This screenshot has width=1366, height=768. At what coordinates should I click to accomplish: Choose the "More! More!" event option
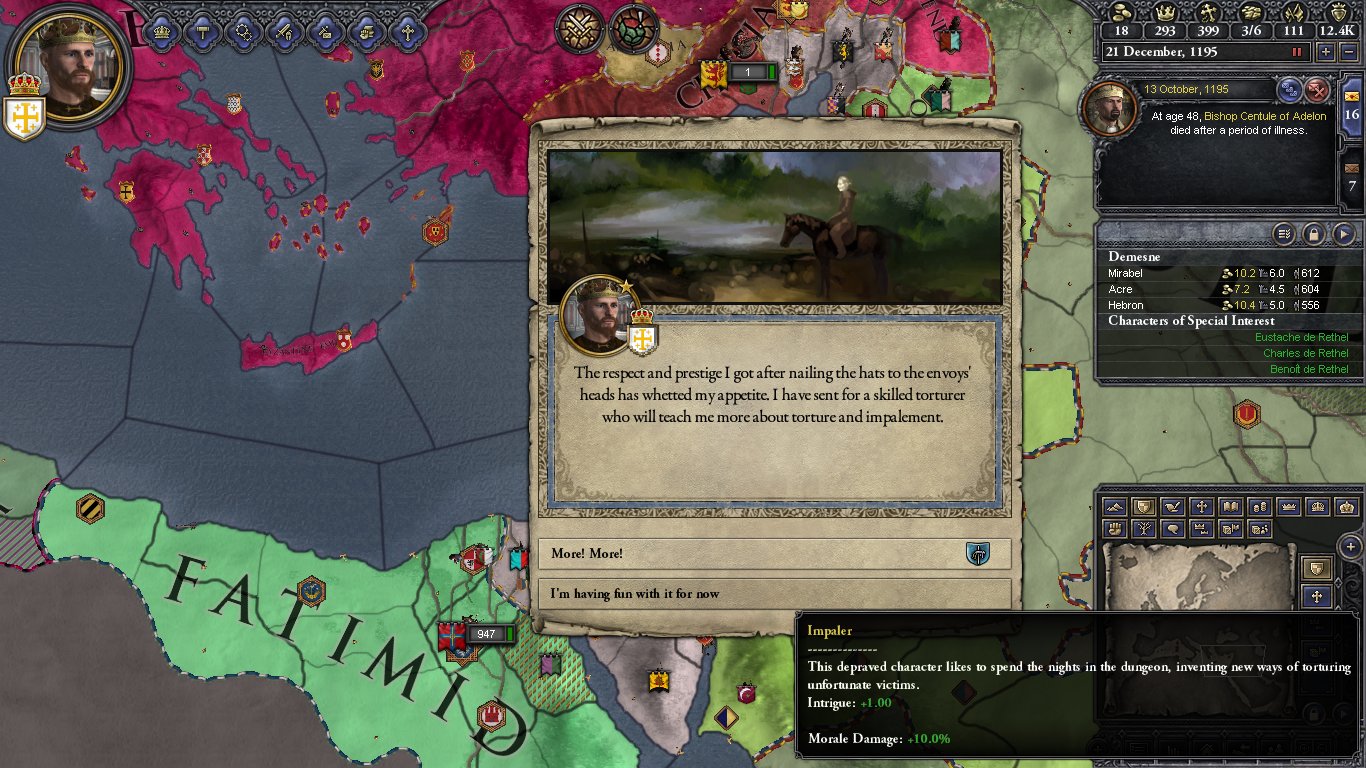coord(773,554)
